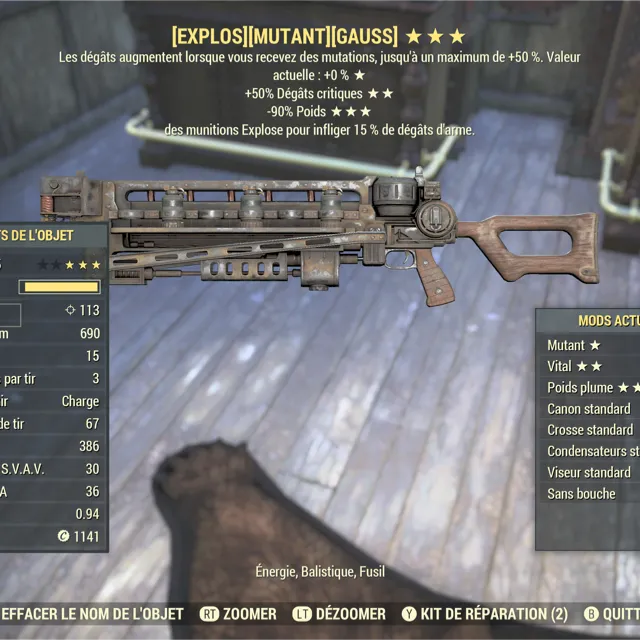Choose Effacer le nom de l'objet
Screen dimensions: 640x640
click(92, 613)
